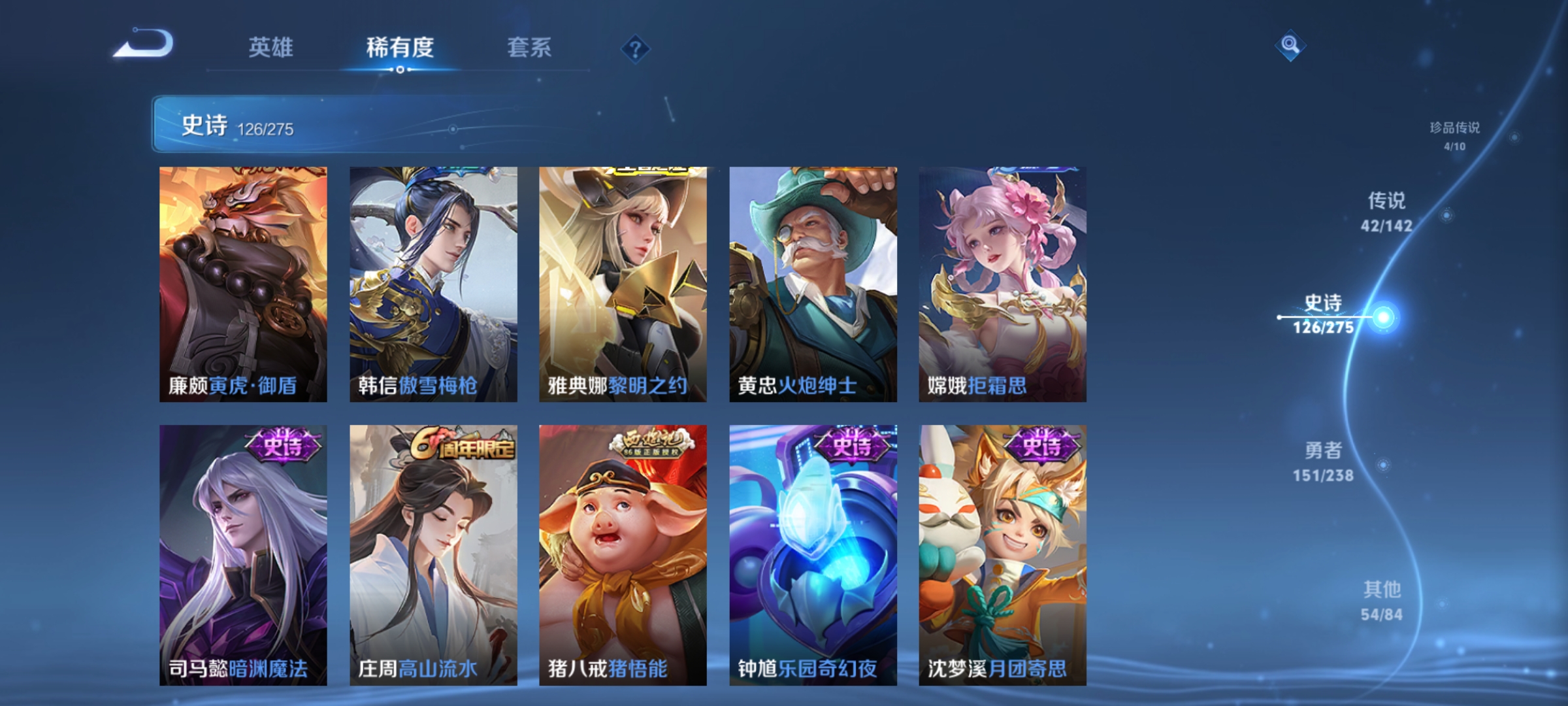Open search with the magnifier icon
1568x706 pixels.
(1288, 46)
